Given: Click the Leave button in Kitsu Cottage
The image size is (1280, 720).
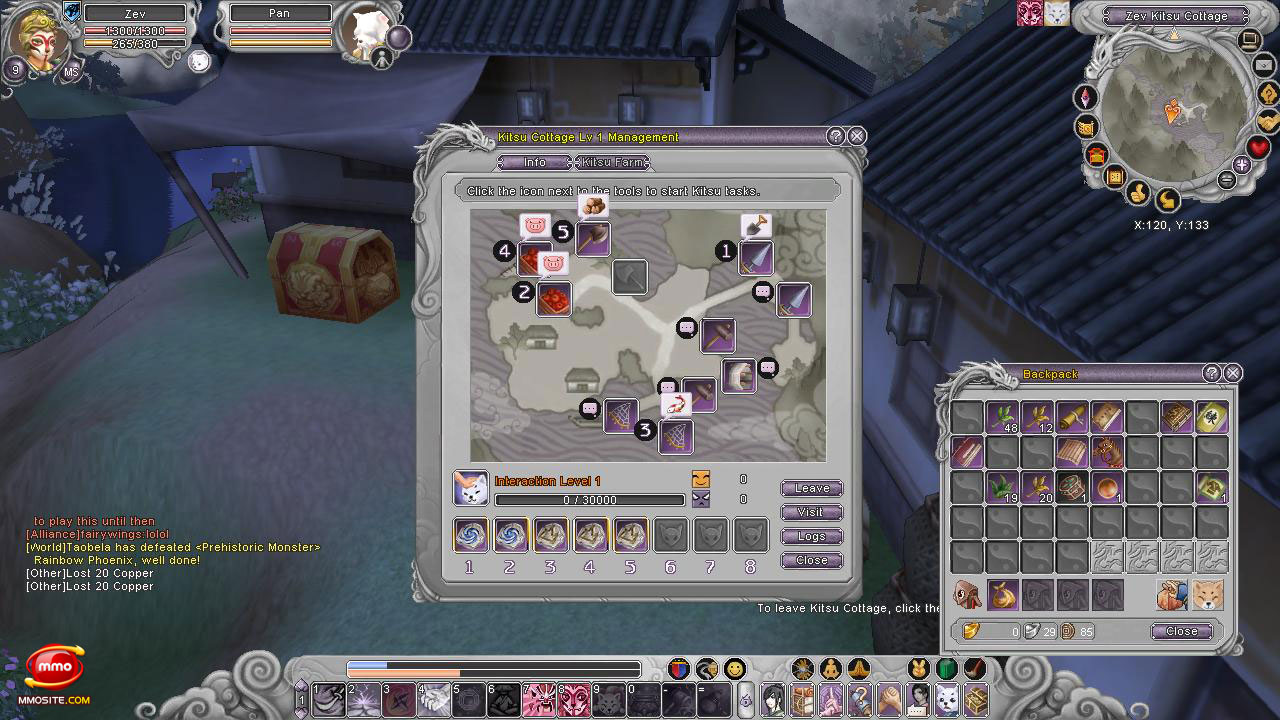Looking at the screenshot, I should [811, 488].
